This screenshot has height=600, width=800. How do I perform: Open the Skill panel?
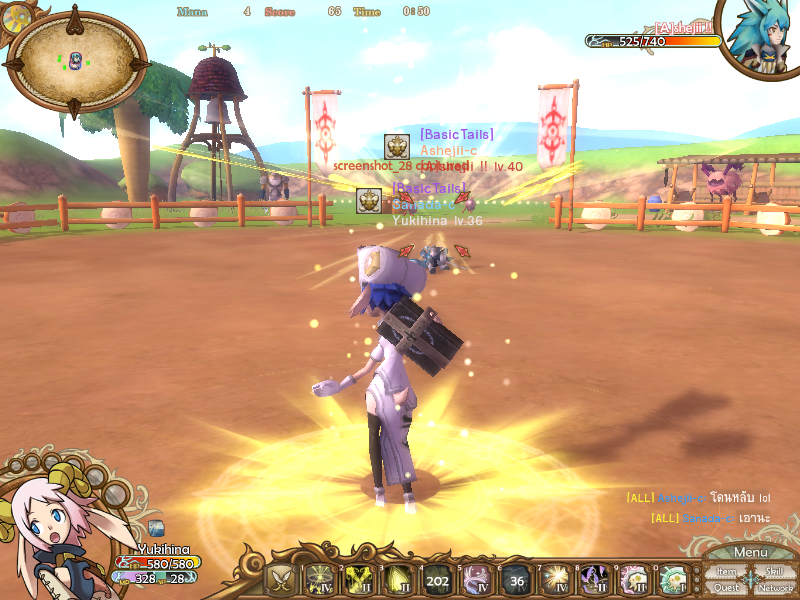click(x=774, y=572)
